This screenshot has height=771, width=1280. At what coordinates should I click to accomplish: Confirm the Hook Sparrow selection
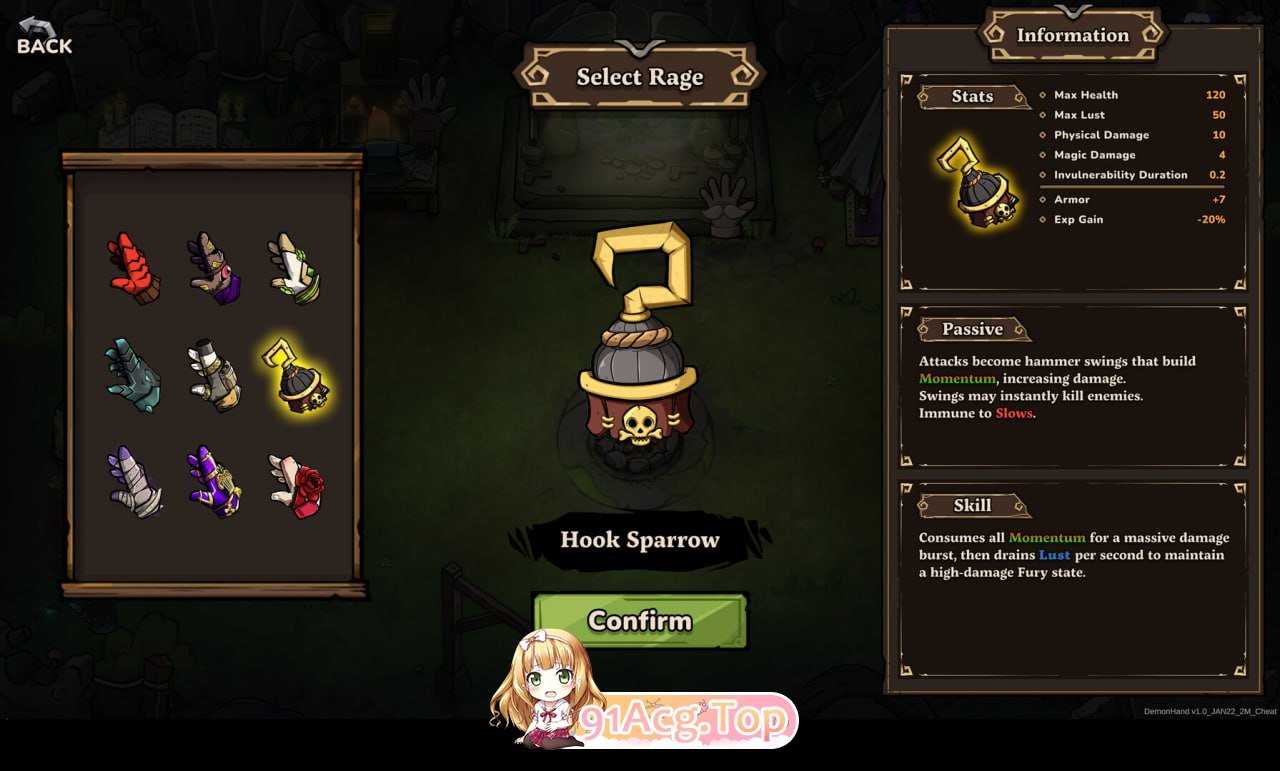coord(640,621)
